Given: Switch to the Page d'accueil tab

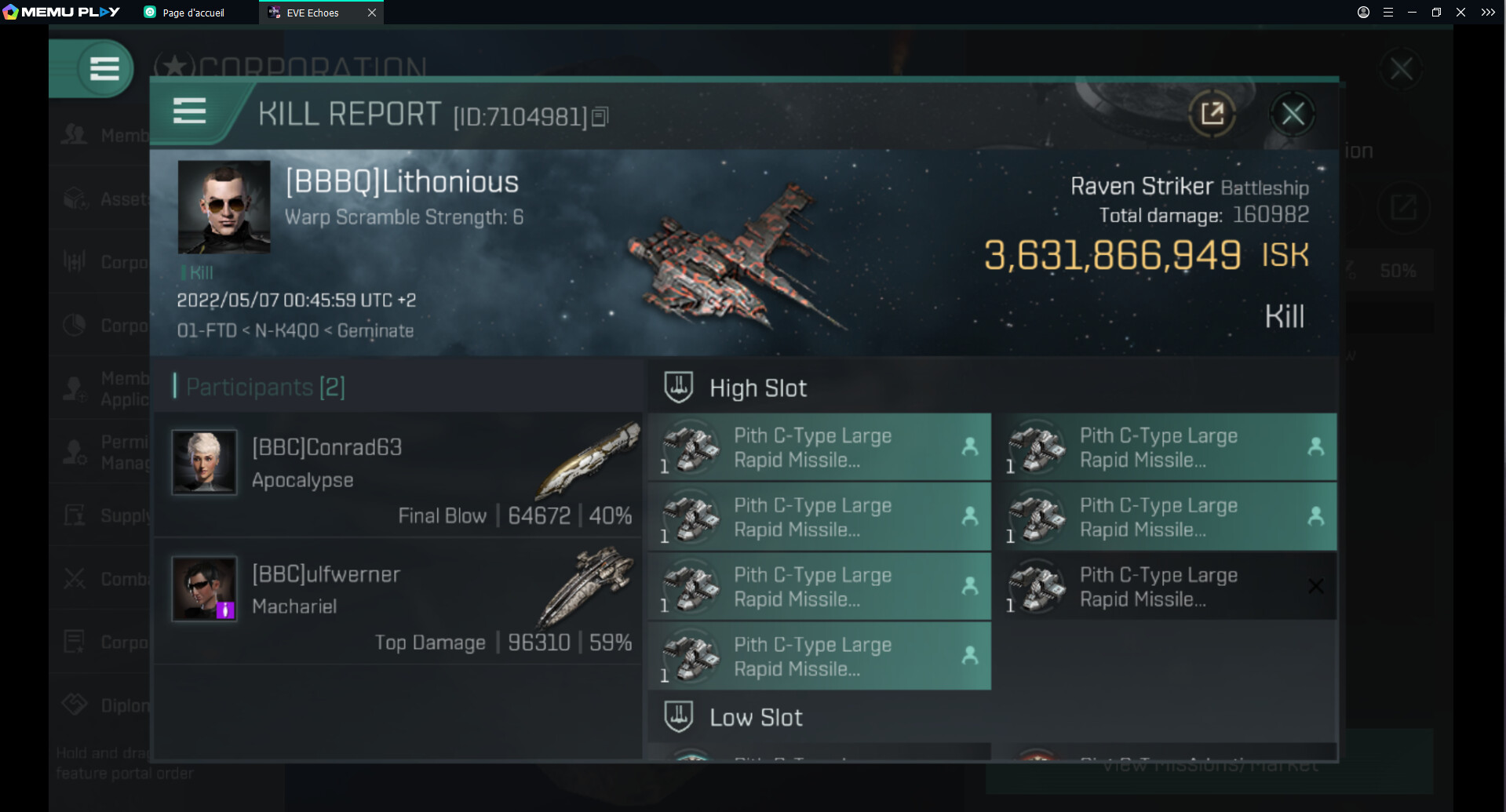Looking at the screenshot, I should pyautogui.click(x=193, y=13).
